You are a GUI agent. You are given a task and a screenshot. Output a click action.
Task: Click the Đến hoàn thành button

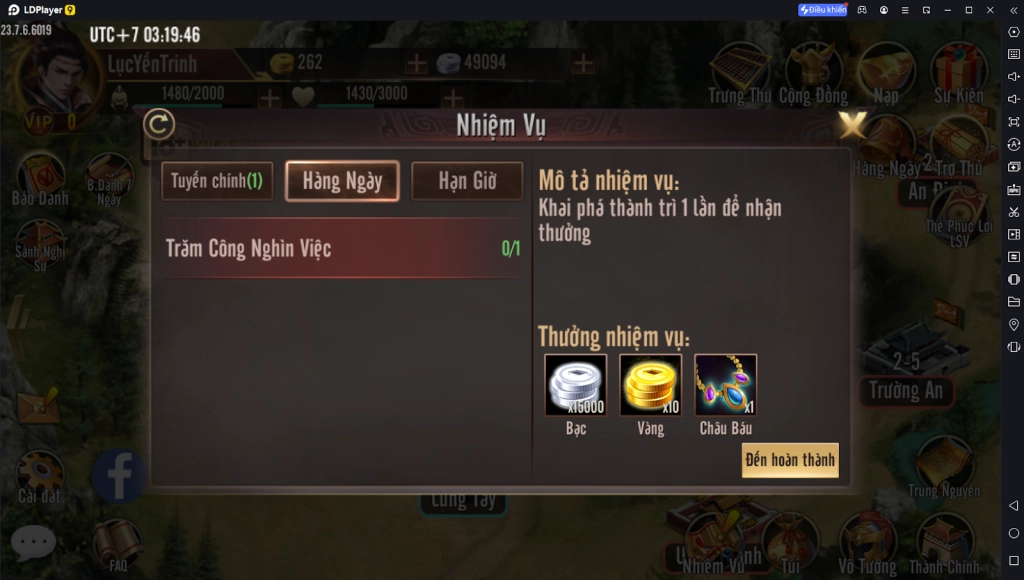tap(789, 461)
